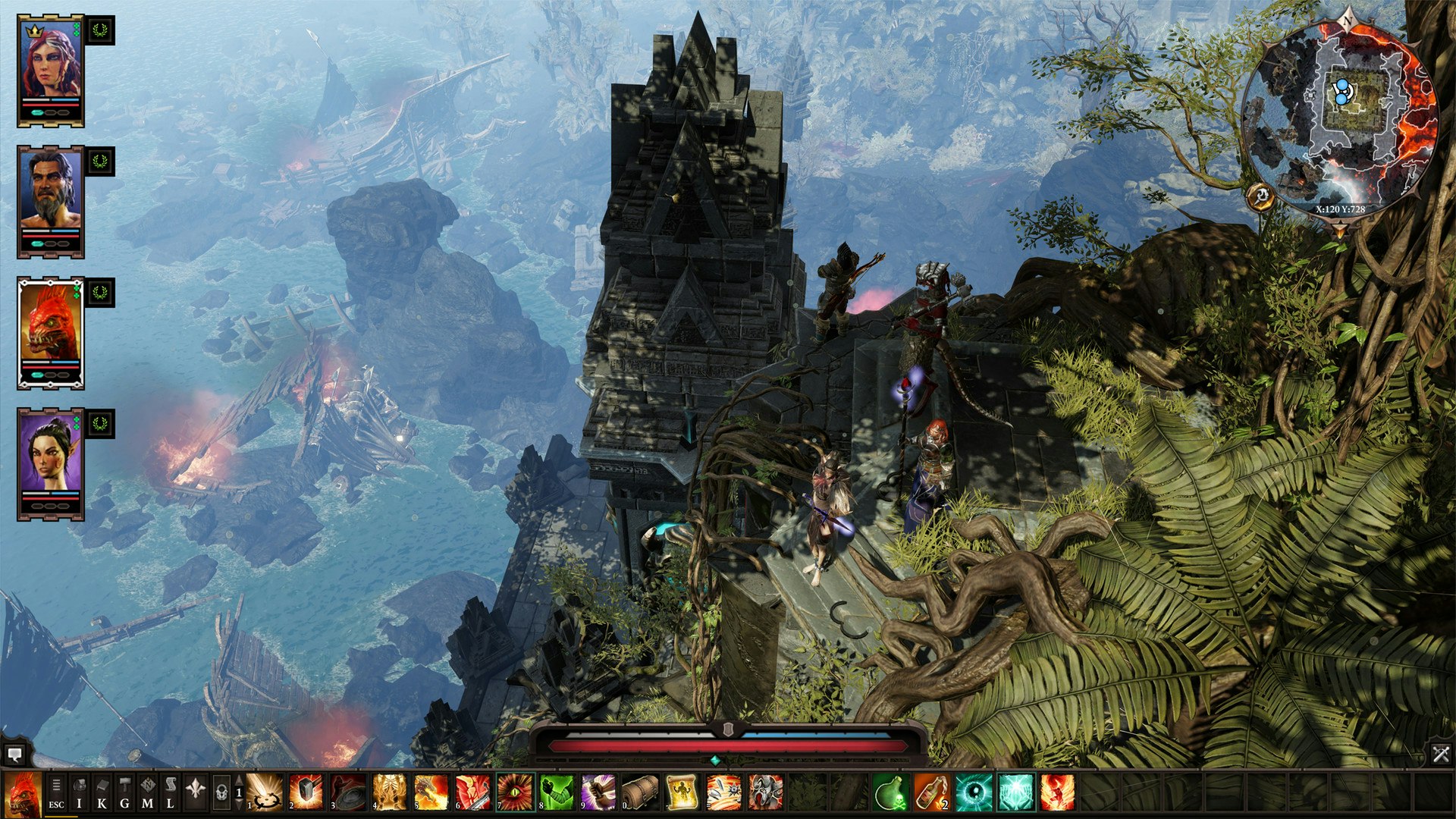This screenshot has height=819, width=1456.
Task: Cast Phoenix Dive from the hotbar
Action: click(1056, 792)
